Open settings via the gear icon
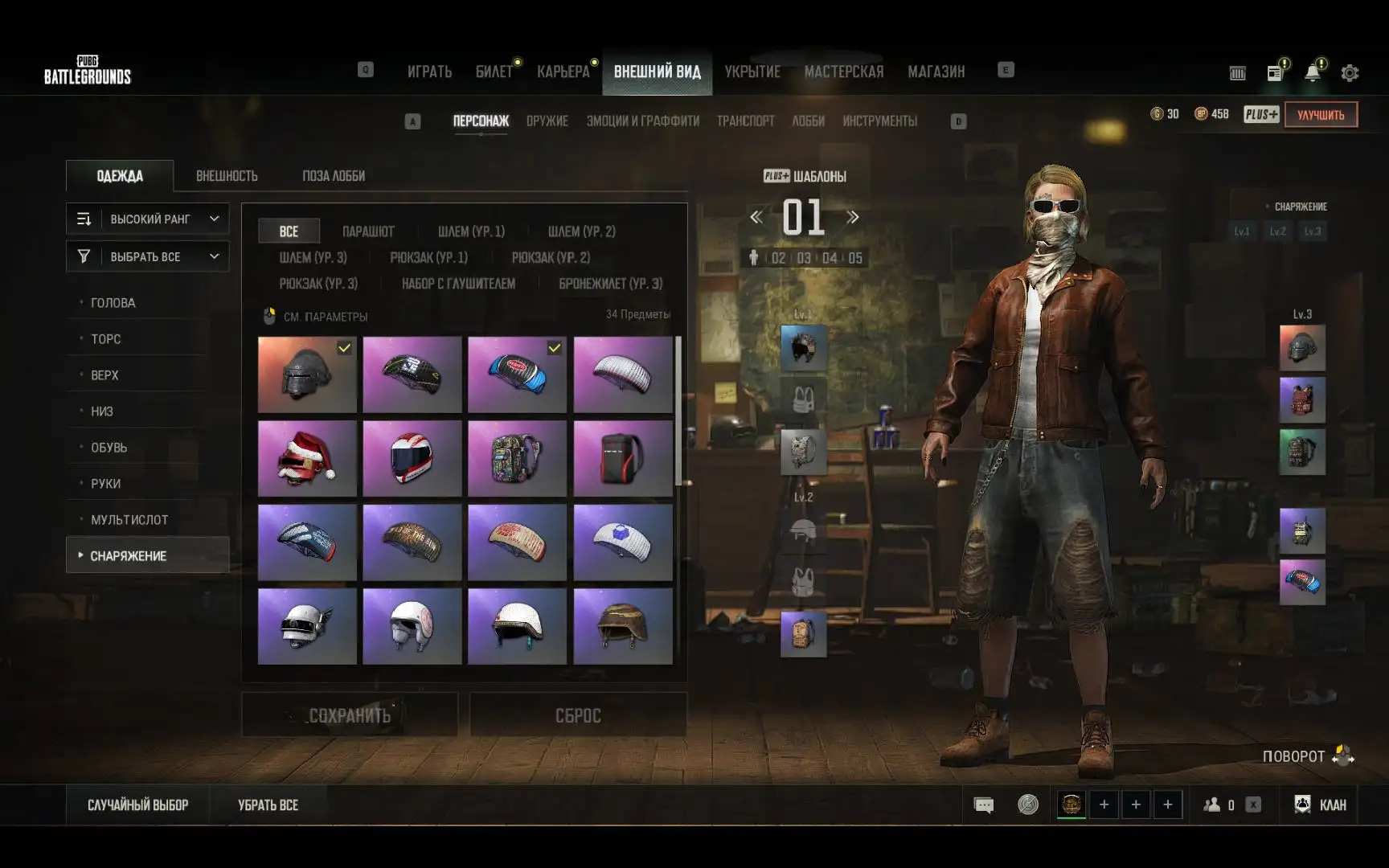 pyautogui.click(x=1350, y=73)
